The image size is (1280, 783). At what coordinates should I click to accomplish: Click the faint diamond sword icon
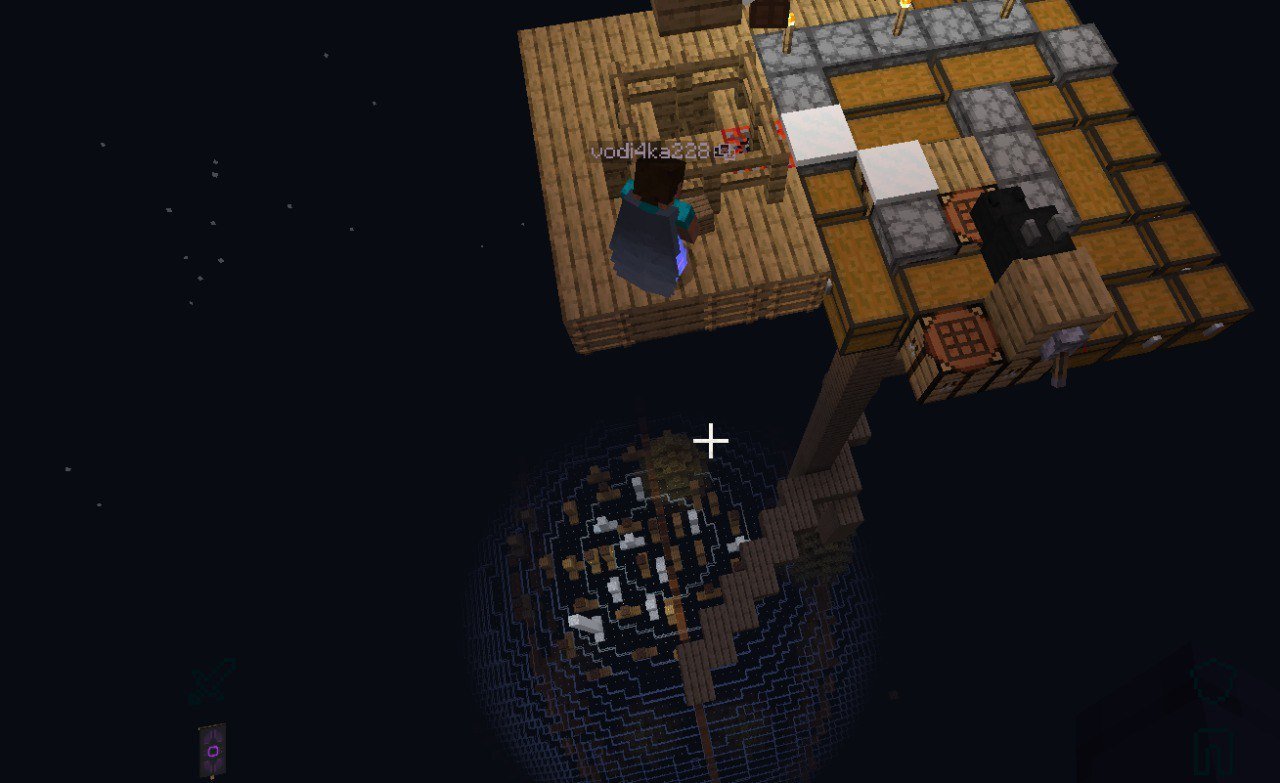pyautogui.click(x=213, y=681)
